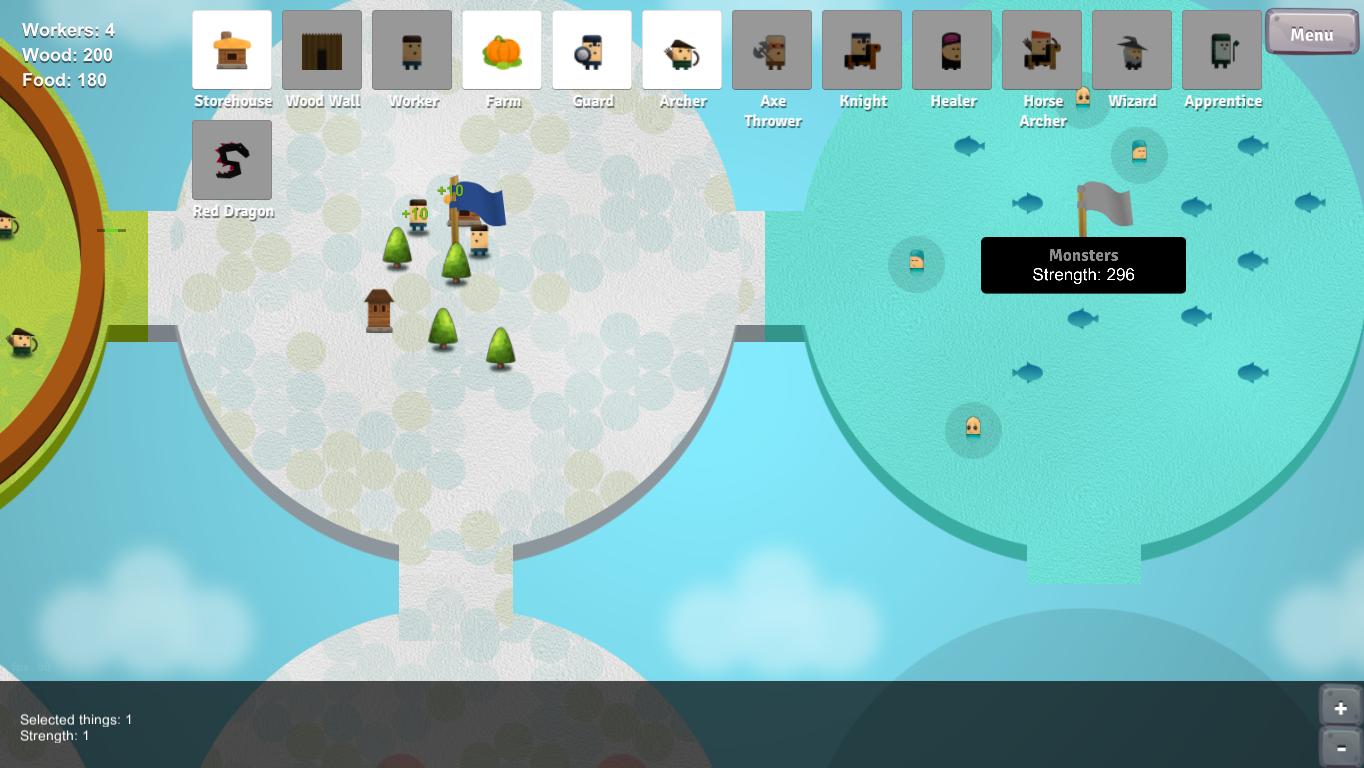Image resolution: width=1364 pixels, height=768 pixels.
Task: Pick the Horse Archer unit icon
Action: [x=1042, y=50]
